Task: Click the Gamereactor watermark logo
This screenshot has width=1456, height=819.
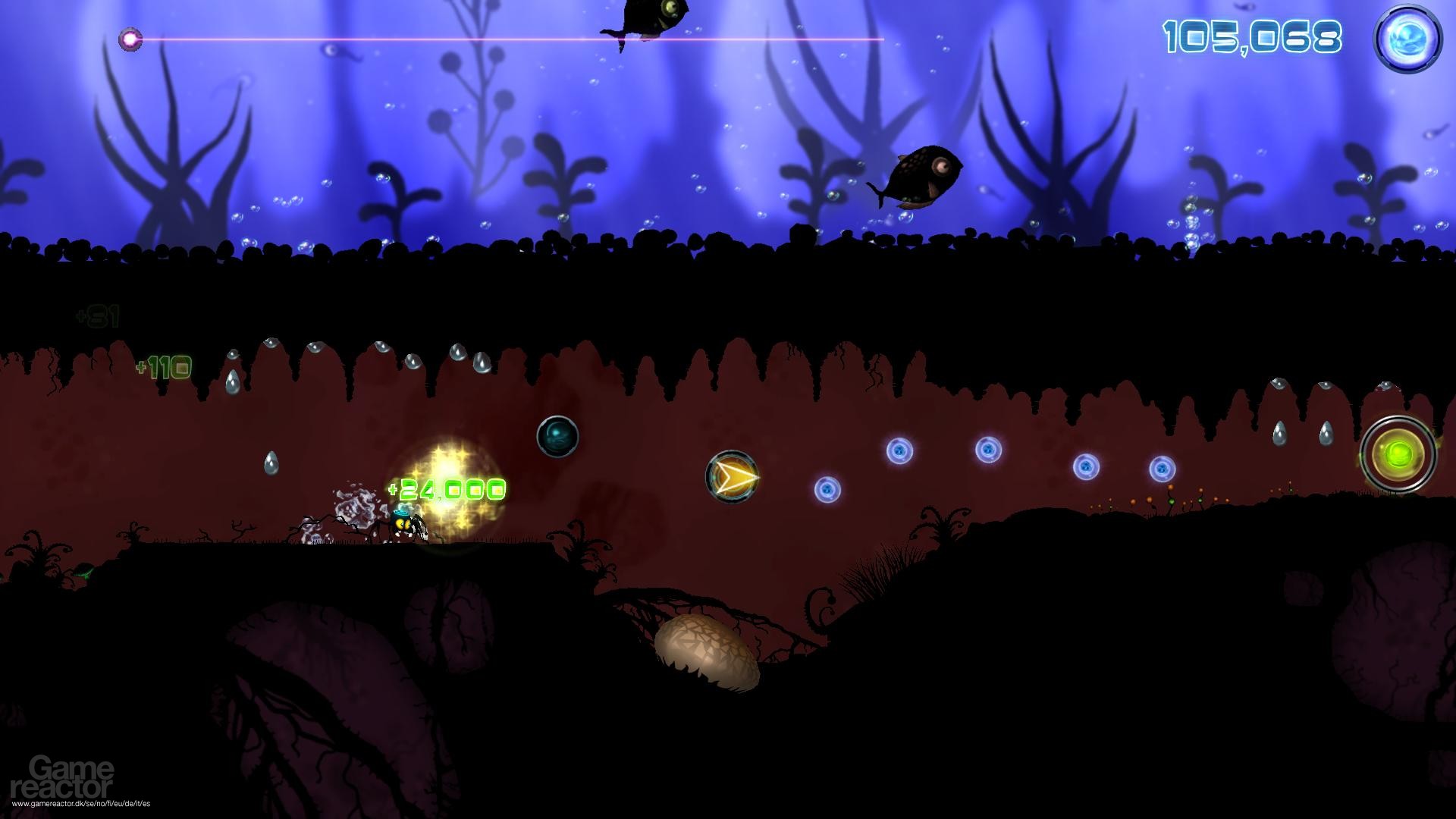Action: coord(73,777)
